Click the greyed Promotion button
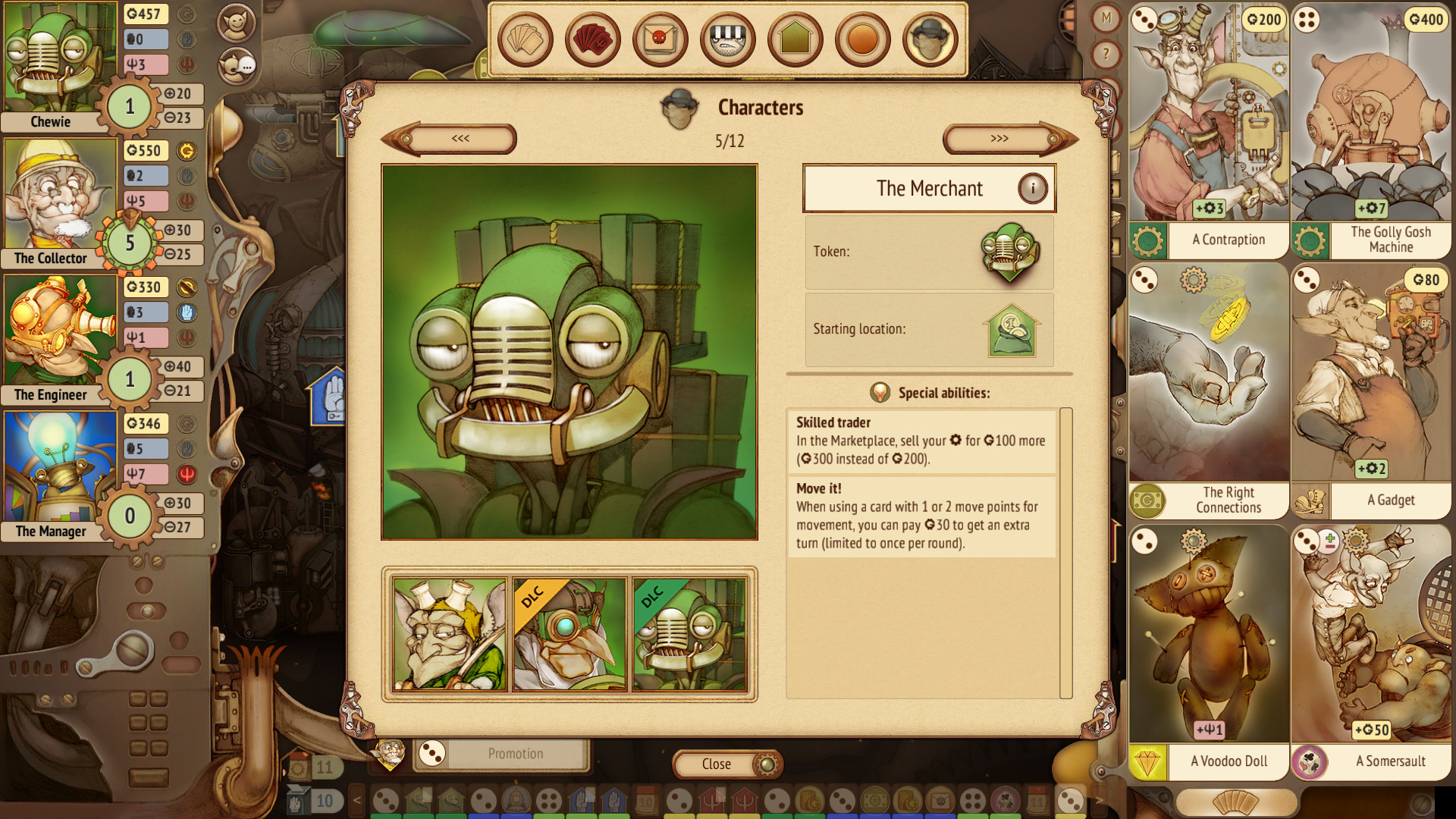This screenshot has height=819, width=1456. point(516,753)
